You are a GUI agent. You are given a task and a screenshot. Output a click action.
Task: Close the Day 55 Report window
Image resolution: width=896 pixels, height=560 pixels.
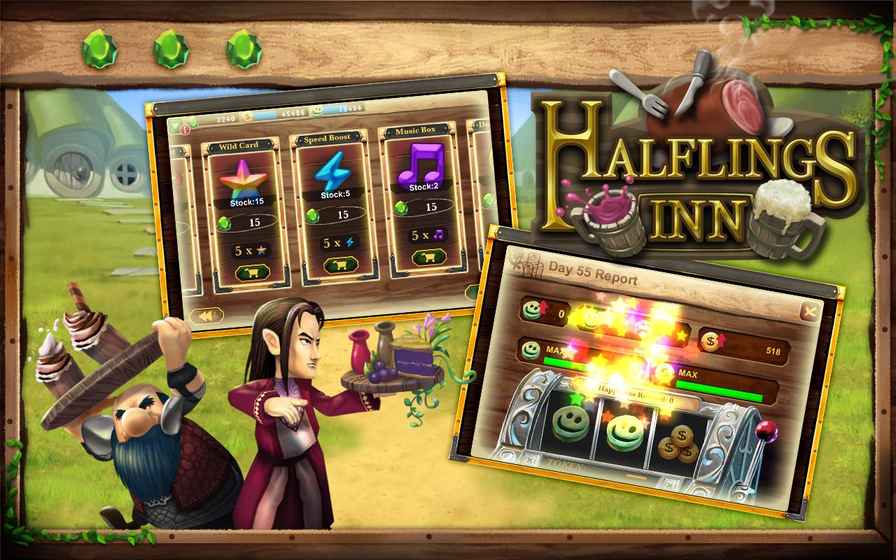coord(811,313)
